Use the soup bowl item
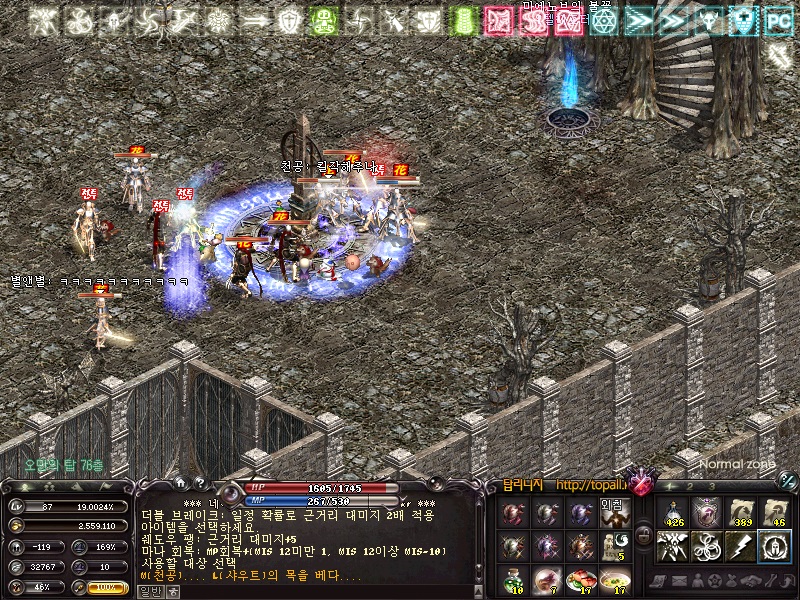Image resolution: width=800 pixels, height=600 pixels. 615,579
